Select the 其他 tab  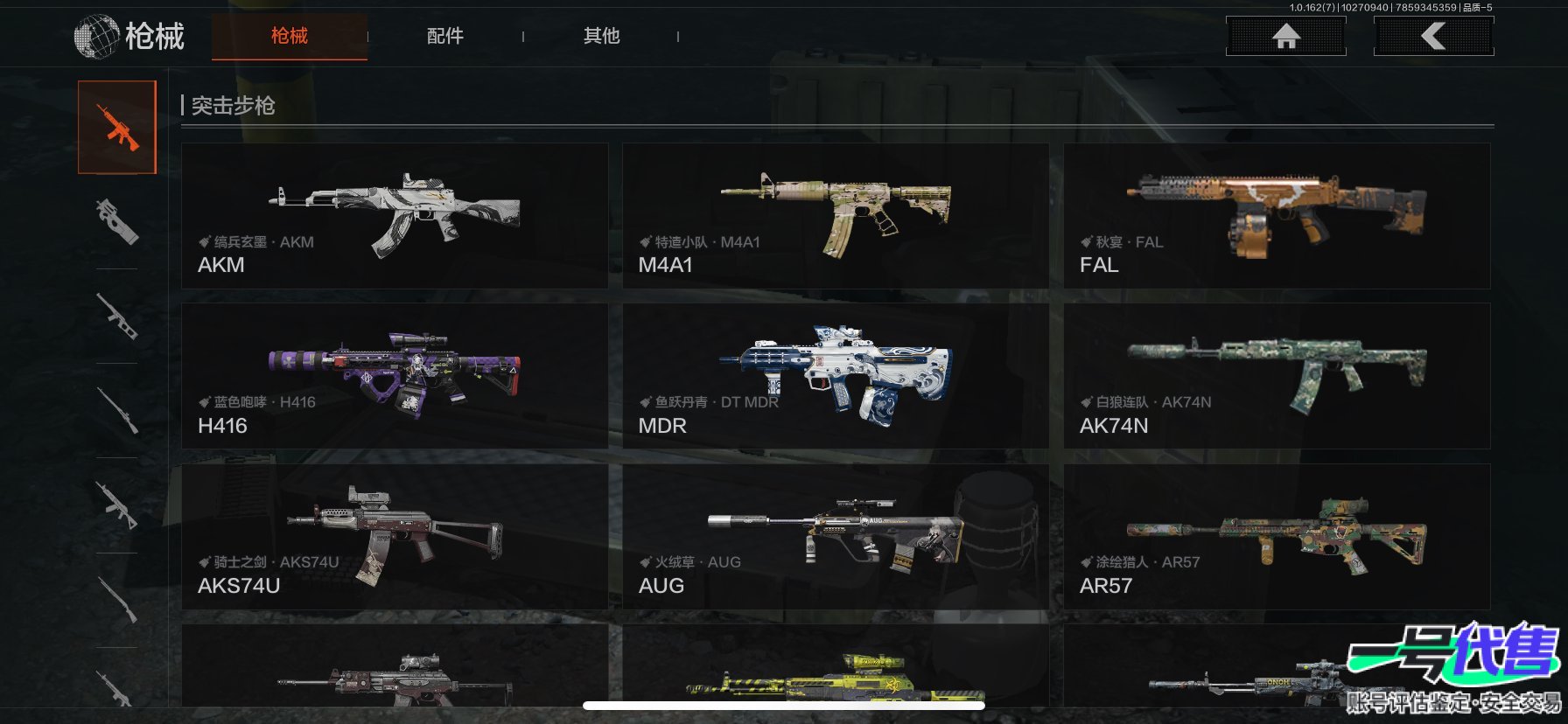(x=601, y=36)
